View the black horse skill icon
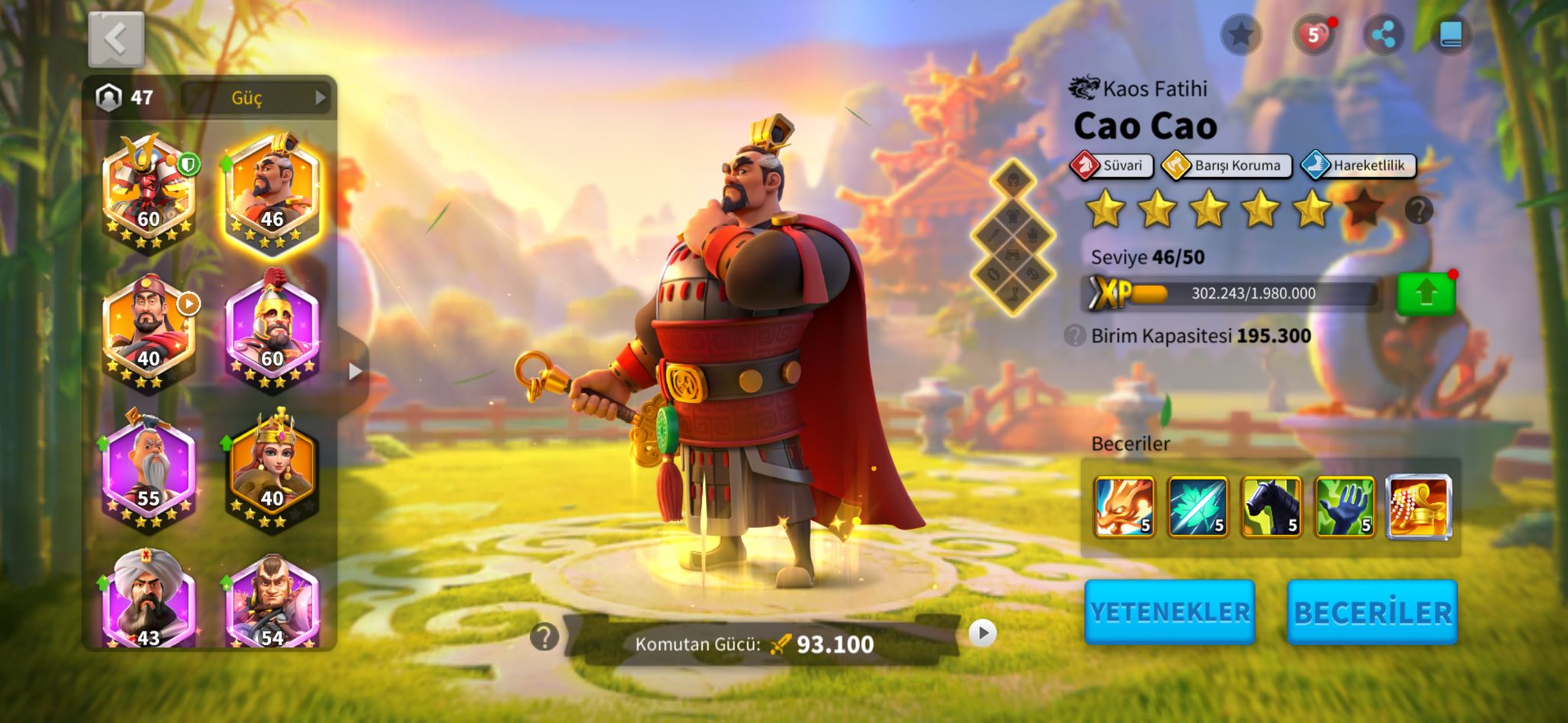The height and width of the screenshot is (723, 1568). [x=1271, y=506]
